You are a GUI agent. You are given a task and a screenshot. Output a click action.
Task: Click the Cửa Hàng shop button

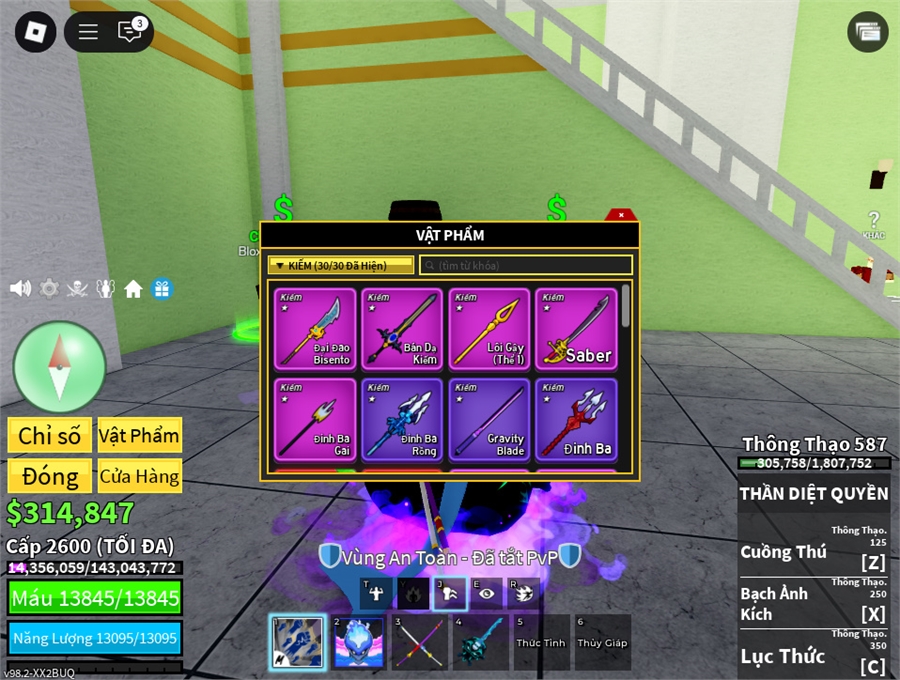140,476
